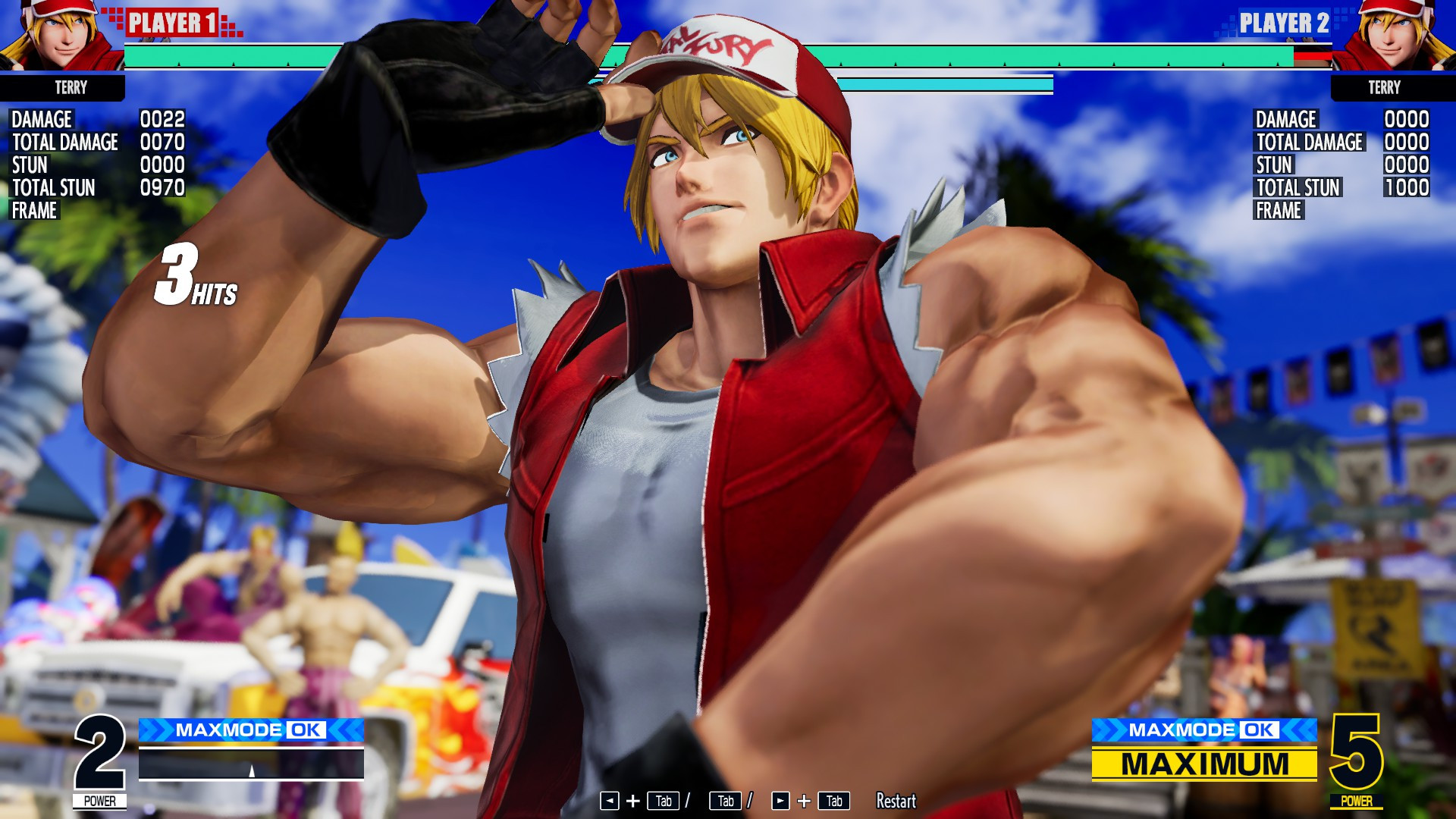Click the middle Tab key hint icon

click(726, 801)
